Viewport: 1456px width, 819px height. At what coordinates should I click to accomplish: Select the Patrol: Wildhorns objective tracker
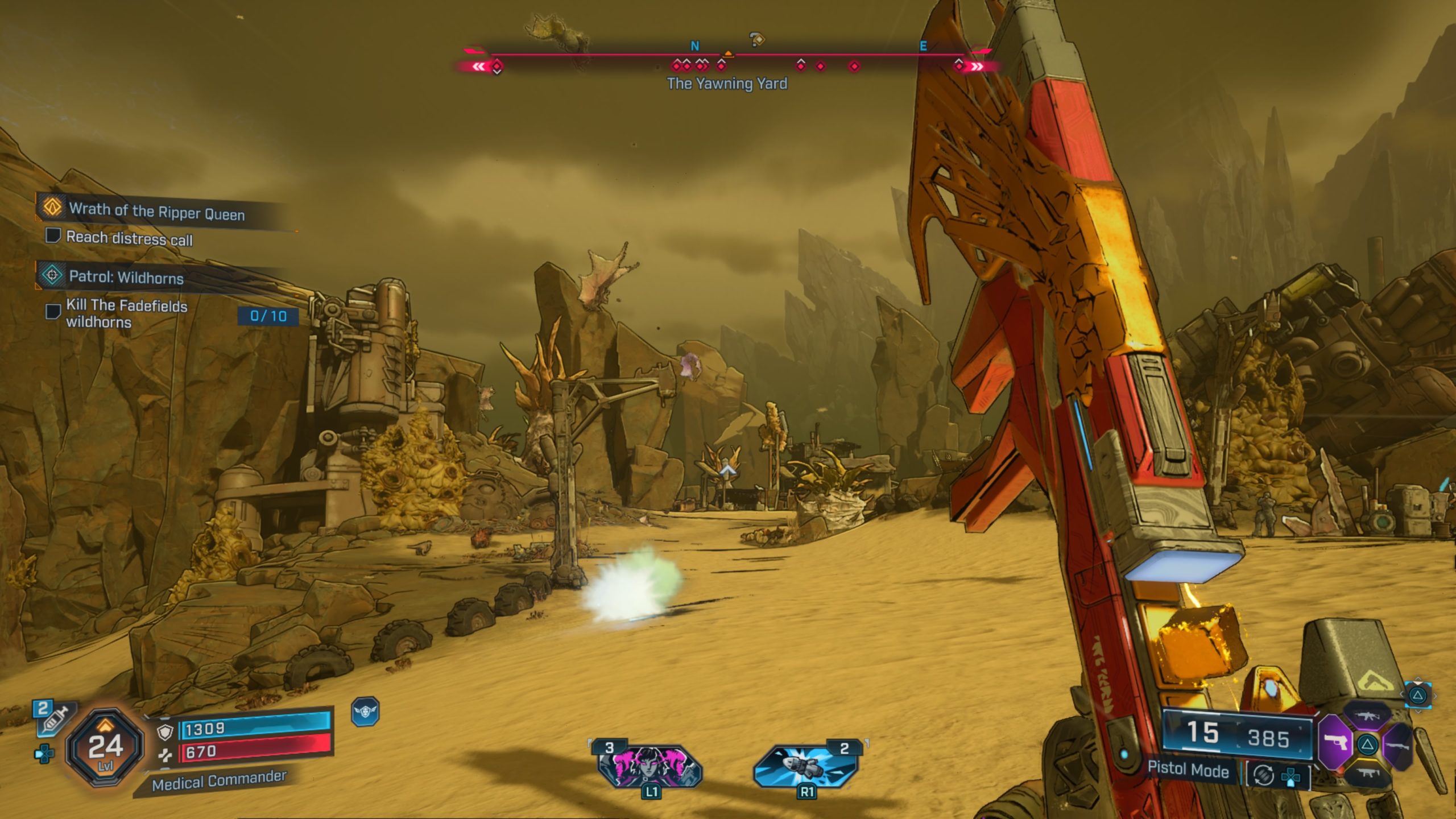click(126, 278)
